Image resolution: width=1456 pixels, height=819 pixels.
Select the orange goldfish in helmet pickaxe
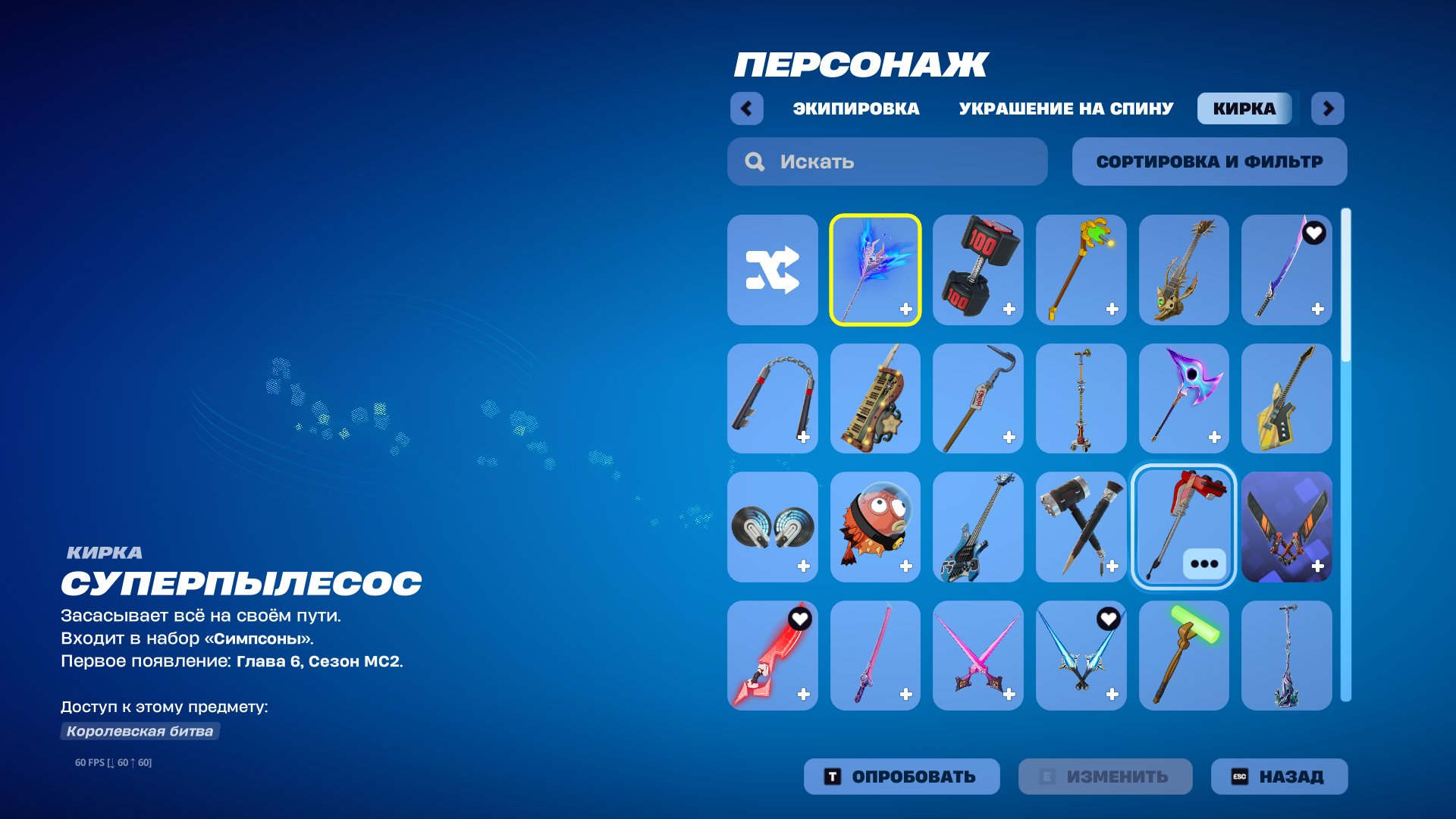click(875, 527)
